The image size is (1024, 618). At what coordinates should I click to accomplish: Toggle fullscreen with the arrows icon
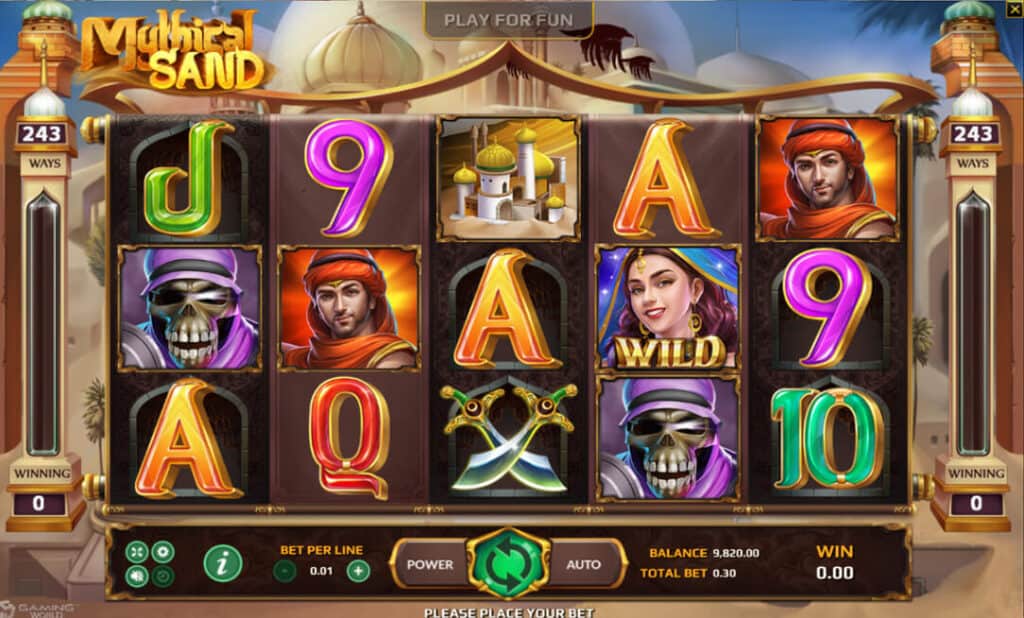click(138, 552)
